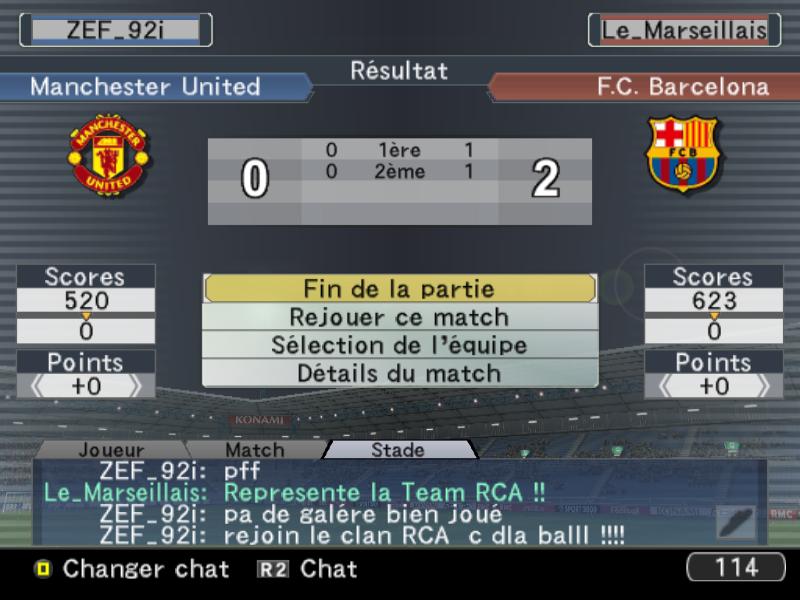Select Fin de la partie
This screenshot has width=800, height=600.
[399, 289]
